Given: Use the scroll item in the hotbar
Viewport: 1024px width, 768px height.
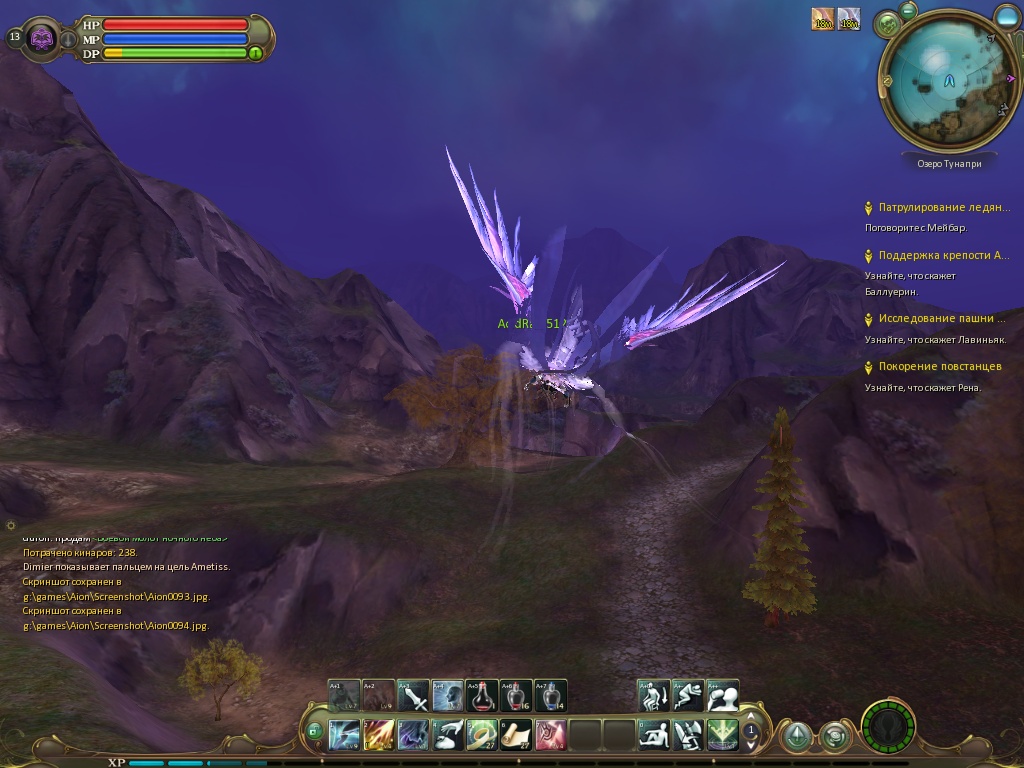Looking at the screenshot, I should tap(516, 735).
